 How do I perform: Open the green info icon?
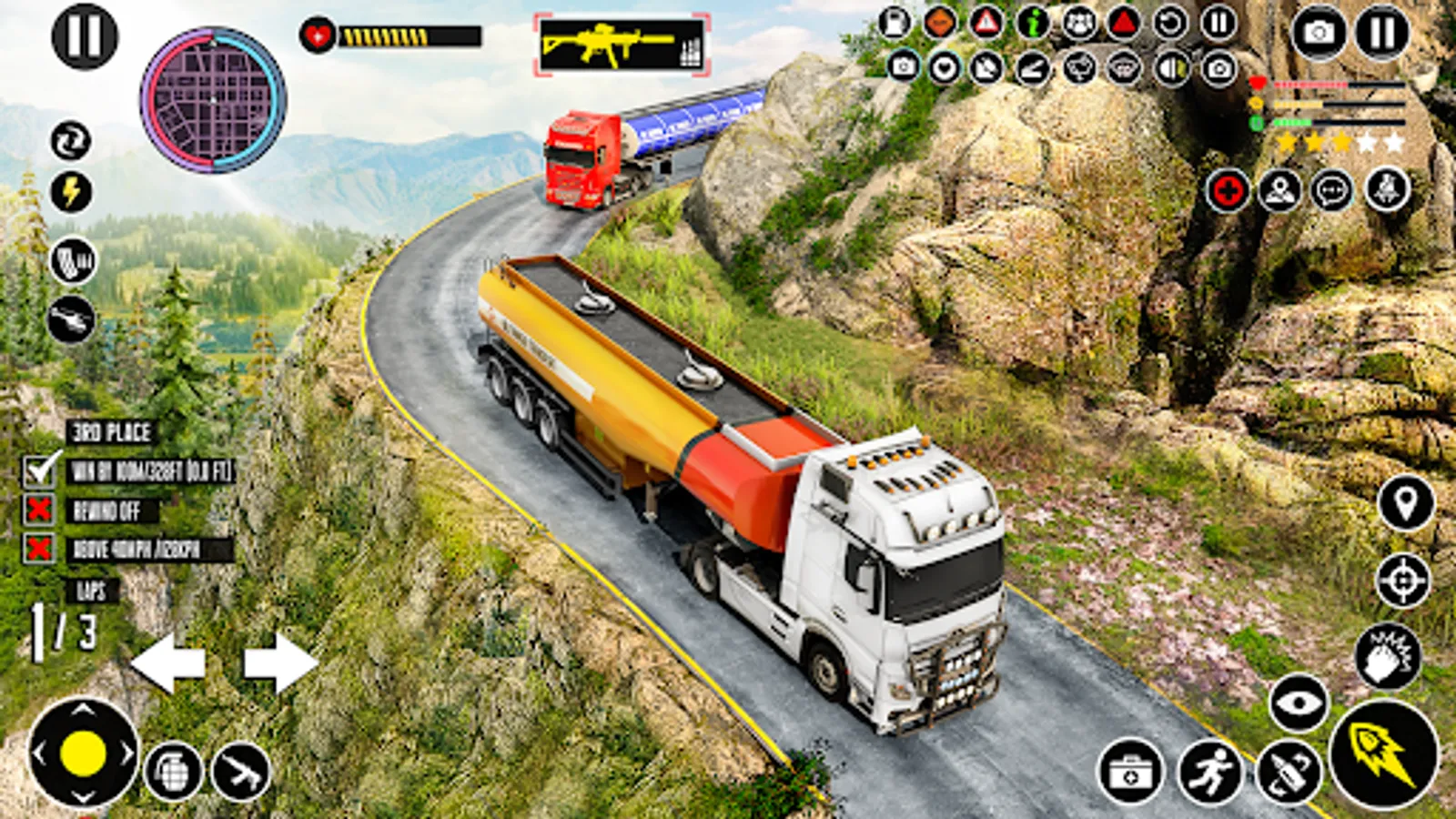pos(1033,23)
